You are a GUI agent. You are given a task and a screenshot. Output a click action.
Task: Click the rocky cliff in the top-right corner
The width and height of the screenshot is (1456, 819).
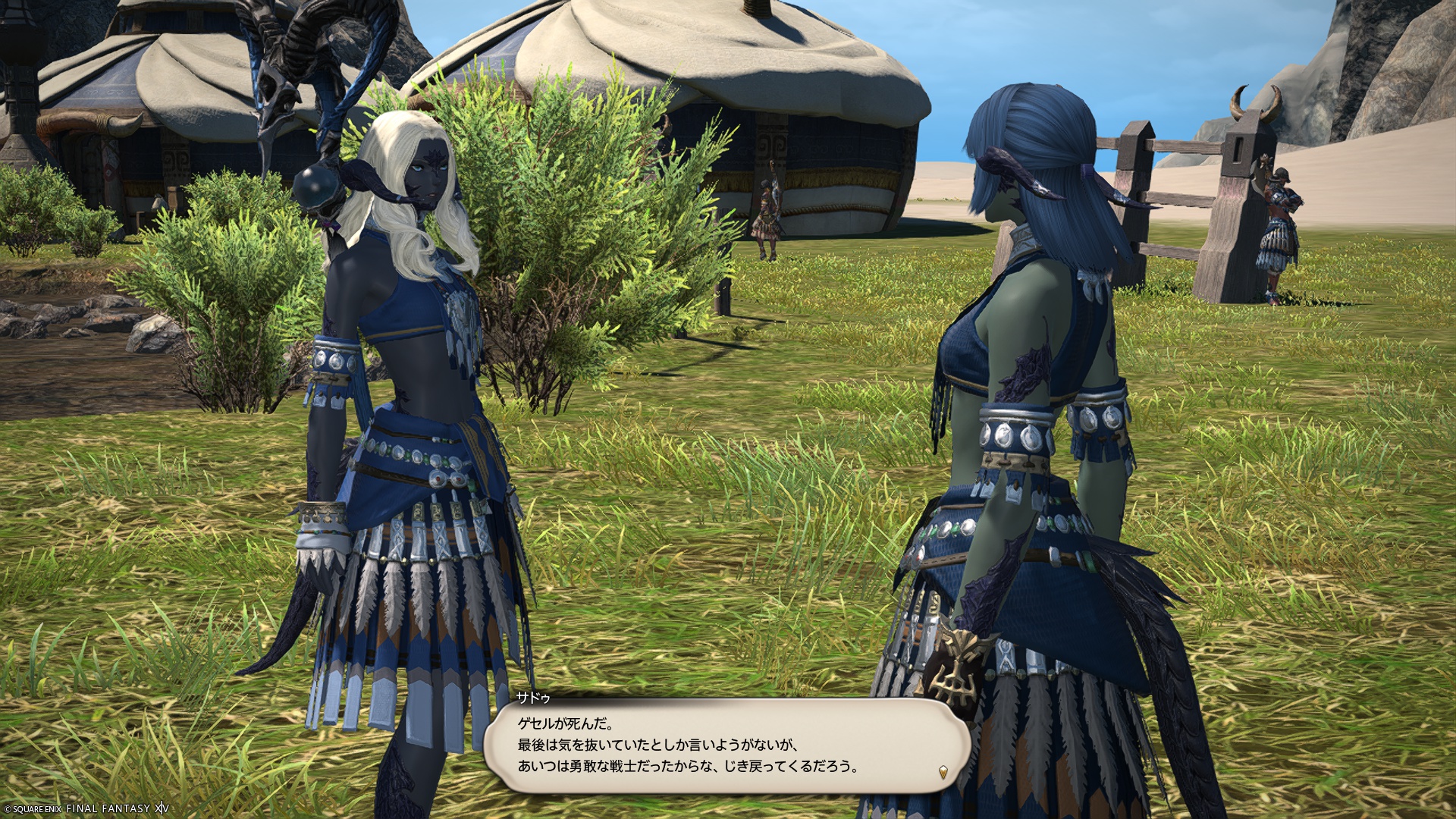pos(1403,61)
